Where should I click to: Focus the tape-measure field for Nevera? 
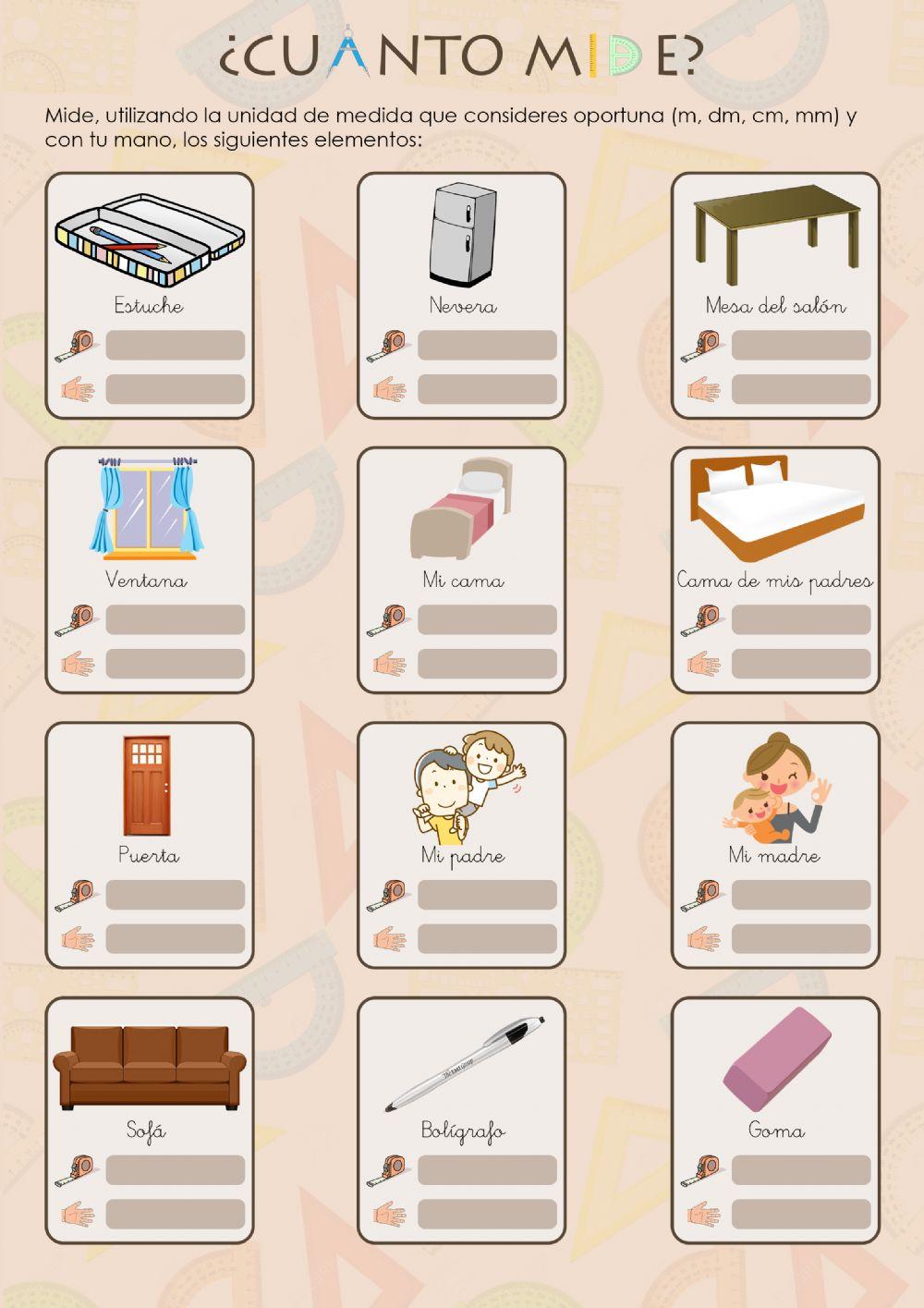(x=487, y=345)
